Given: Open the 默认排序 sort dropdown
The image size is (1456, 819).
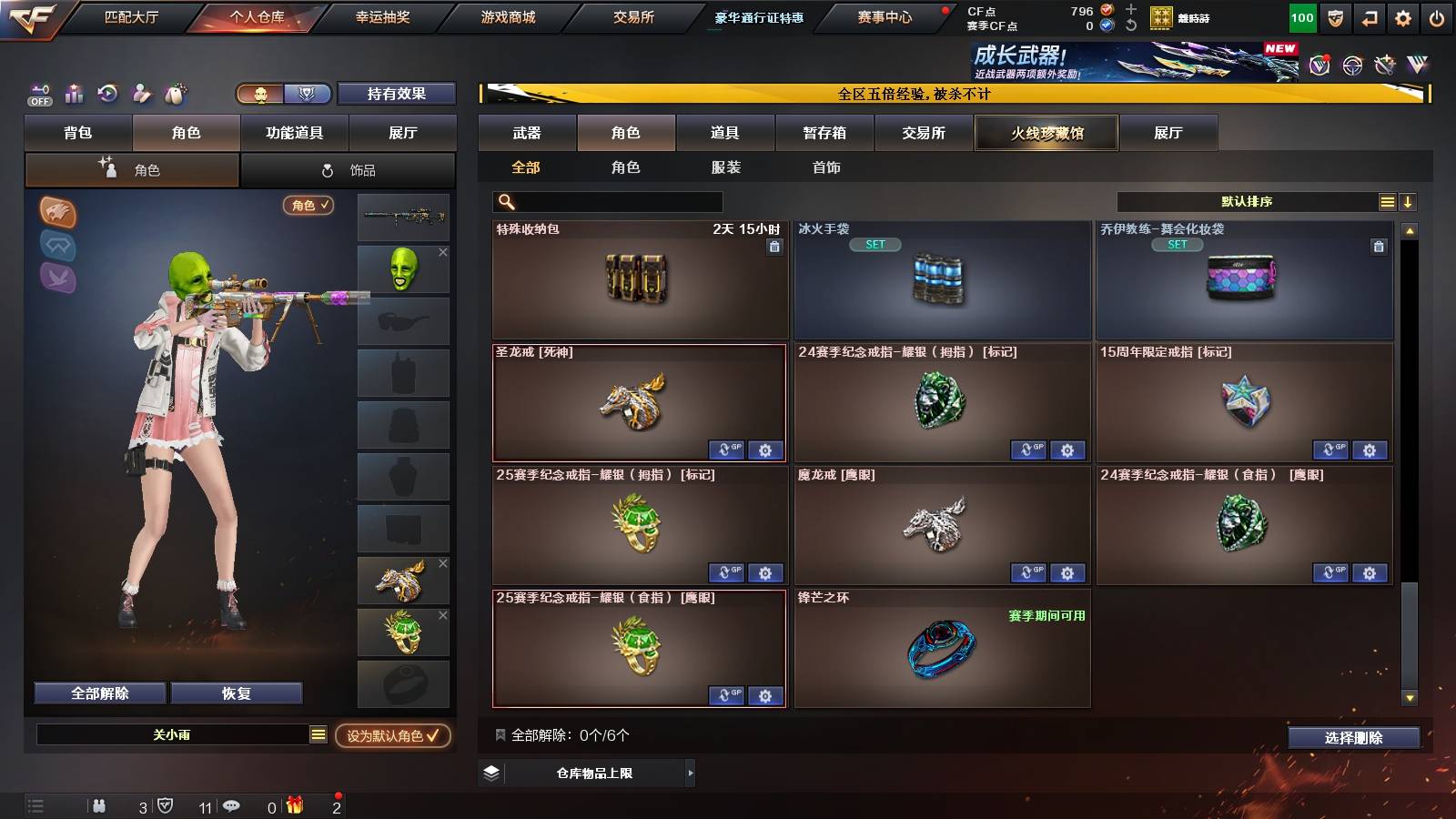Looking at the screenshot, I should tap(1247, 201).
